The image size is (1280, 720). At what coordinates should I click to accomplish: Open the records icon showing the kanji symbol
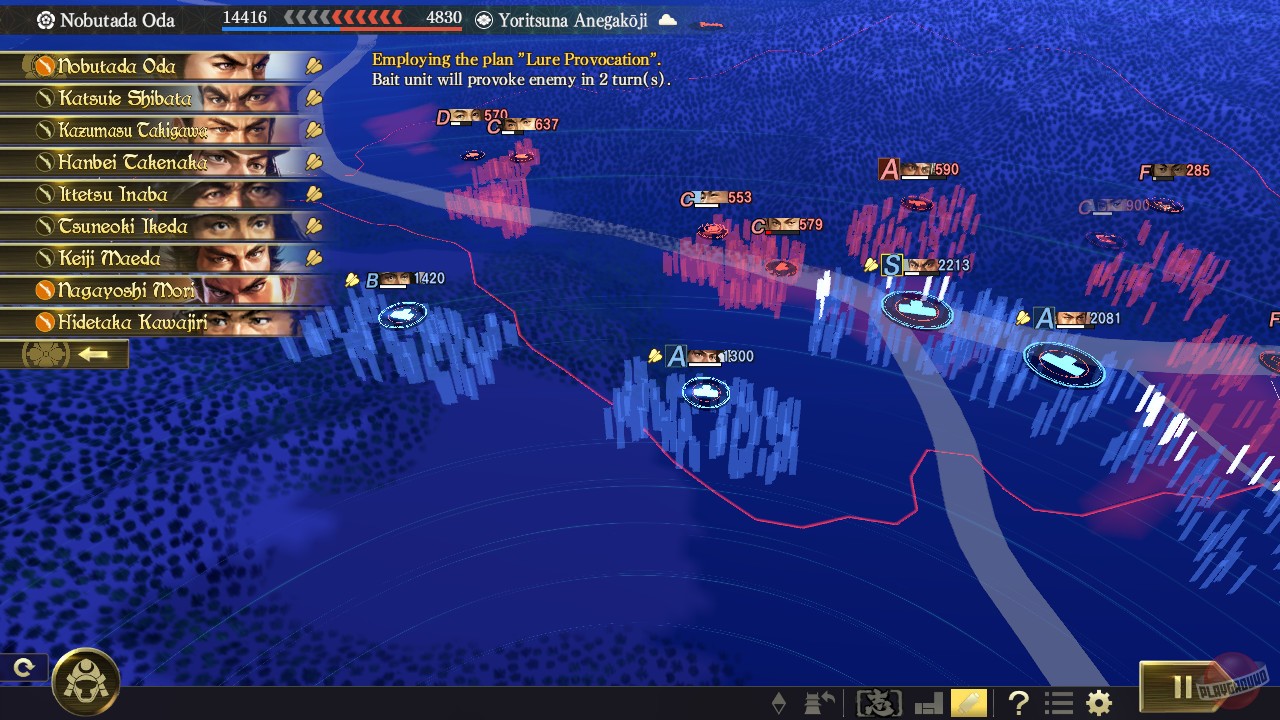pos(878,703)
